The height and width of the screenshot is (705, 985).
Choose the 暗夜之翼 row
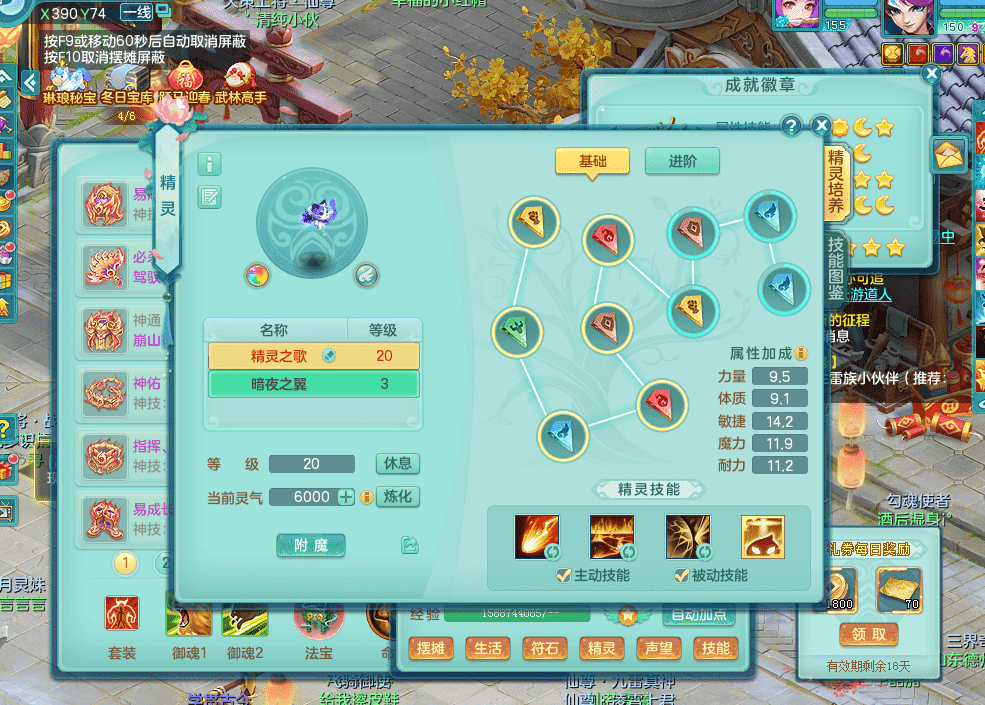(313, 384)
